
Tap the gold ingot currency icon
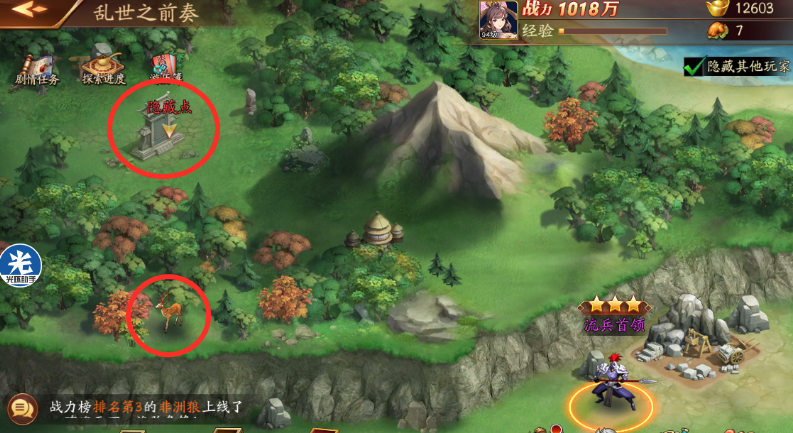pyautogui.click(x=716, y=9)
